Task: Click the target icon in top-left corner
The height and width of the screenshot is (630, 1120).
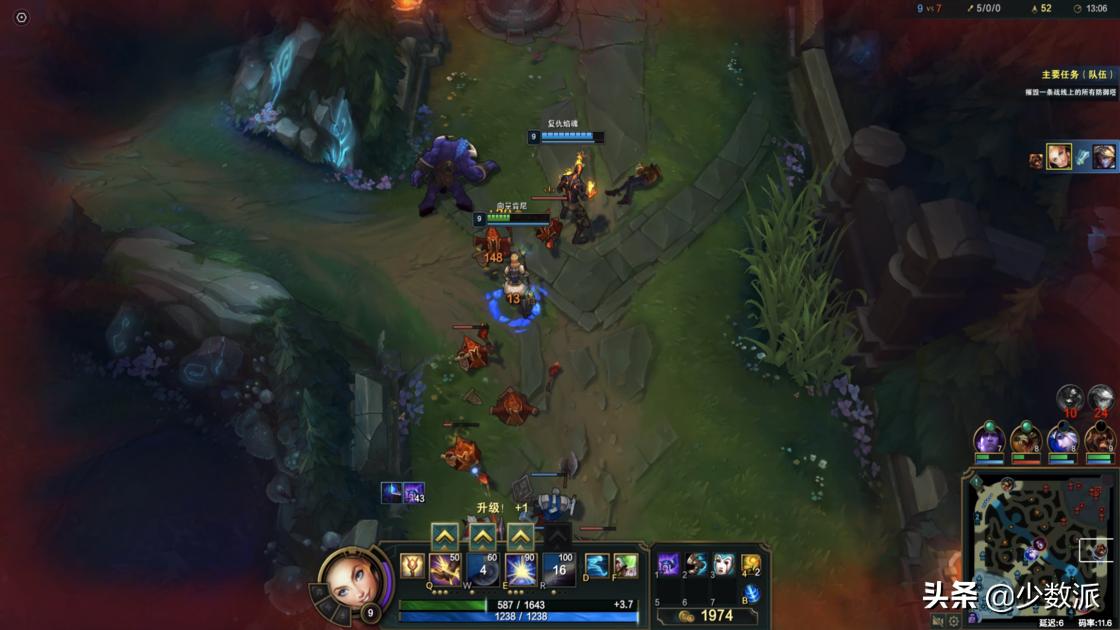Action: tap(22, 17)
